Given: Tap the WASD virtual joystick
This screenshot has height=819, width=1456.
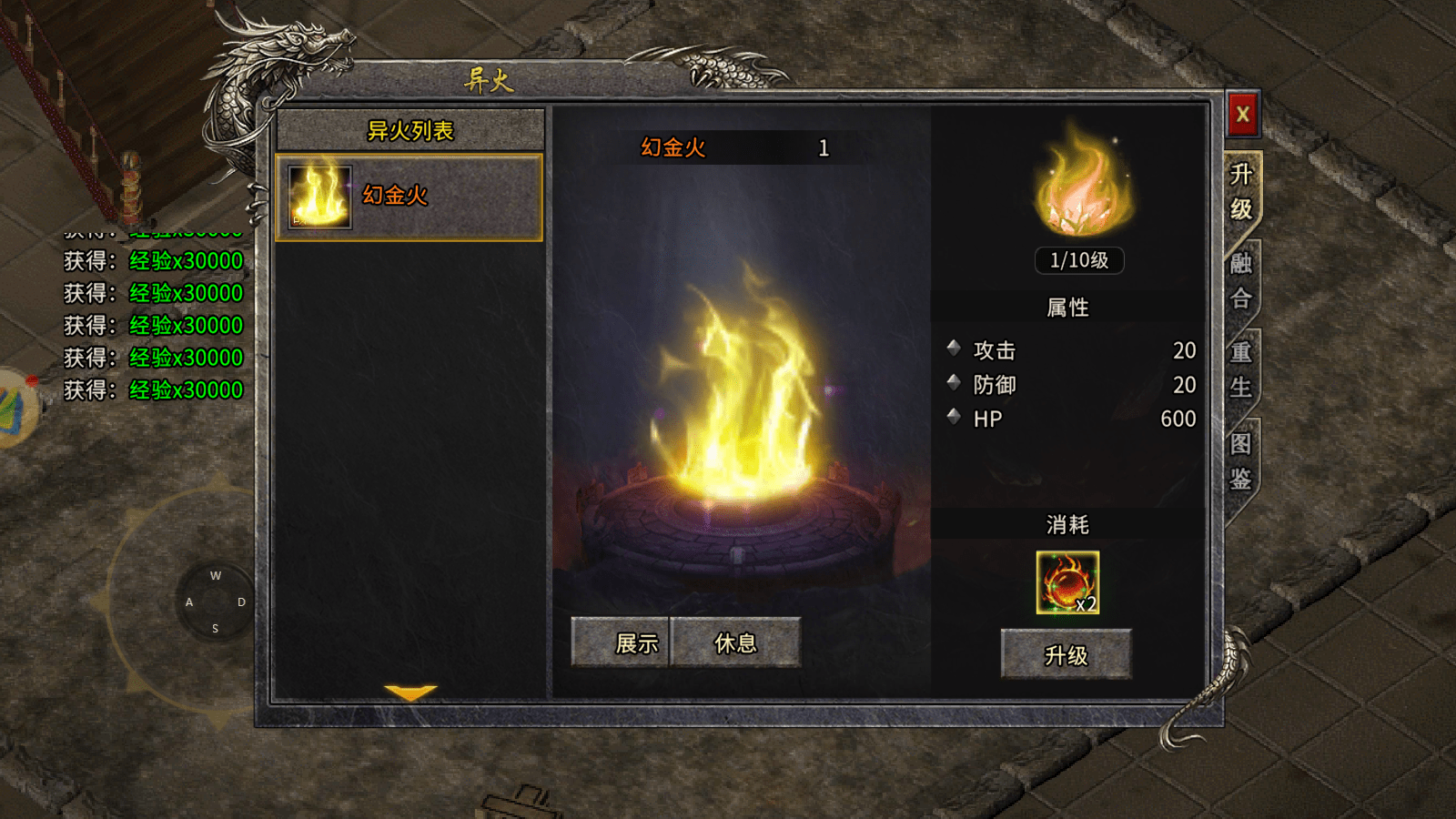Looking at the screenshot, I should (216, 602).
